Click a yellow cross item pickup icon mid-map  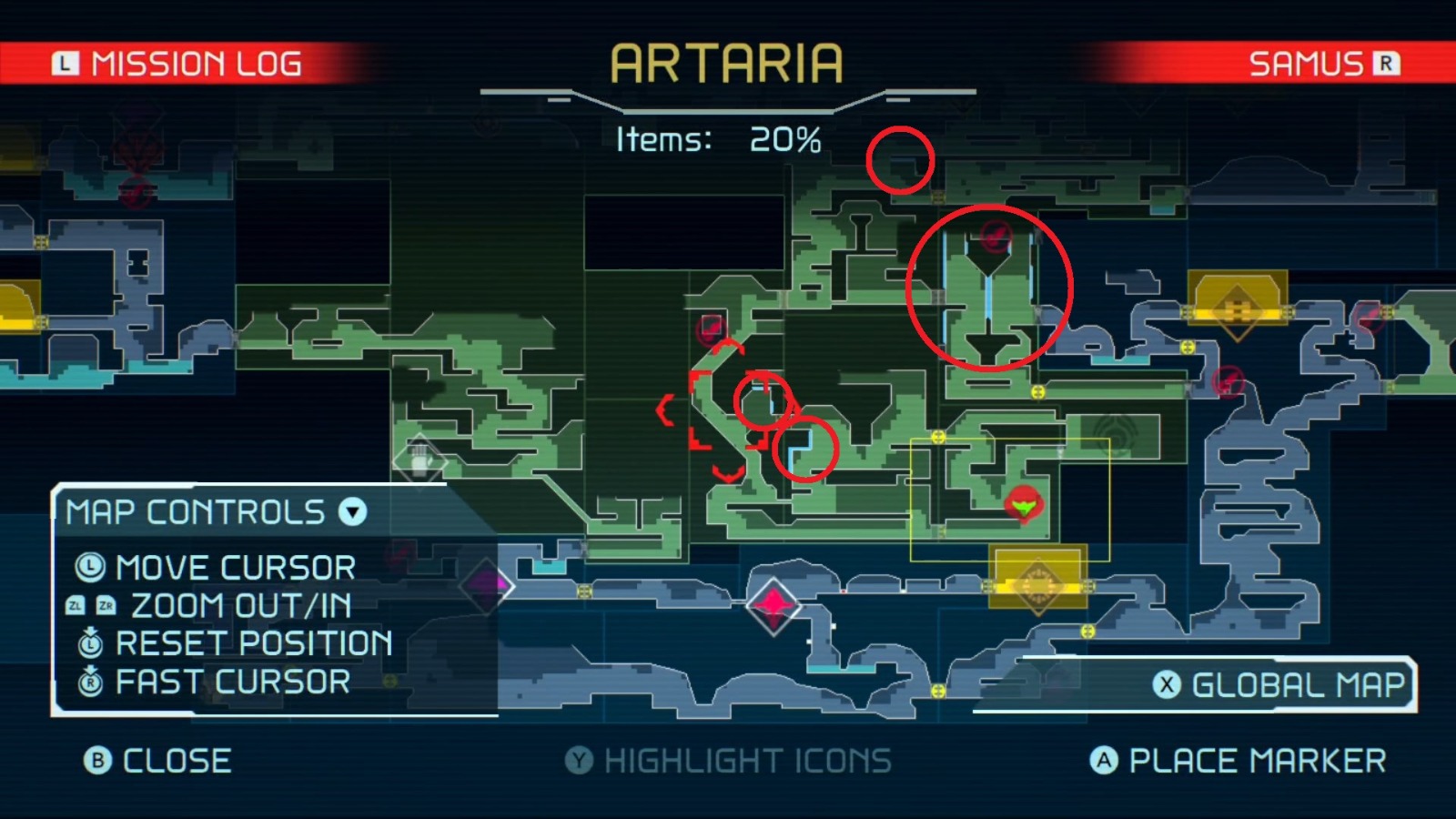tap(1038, 392)
